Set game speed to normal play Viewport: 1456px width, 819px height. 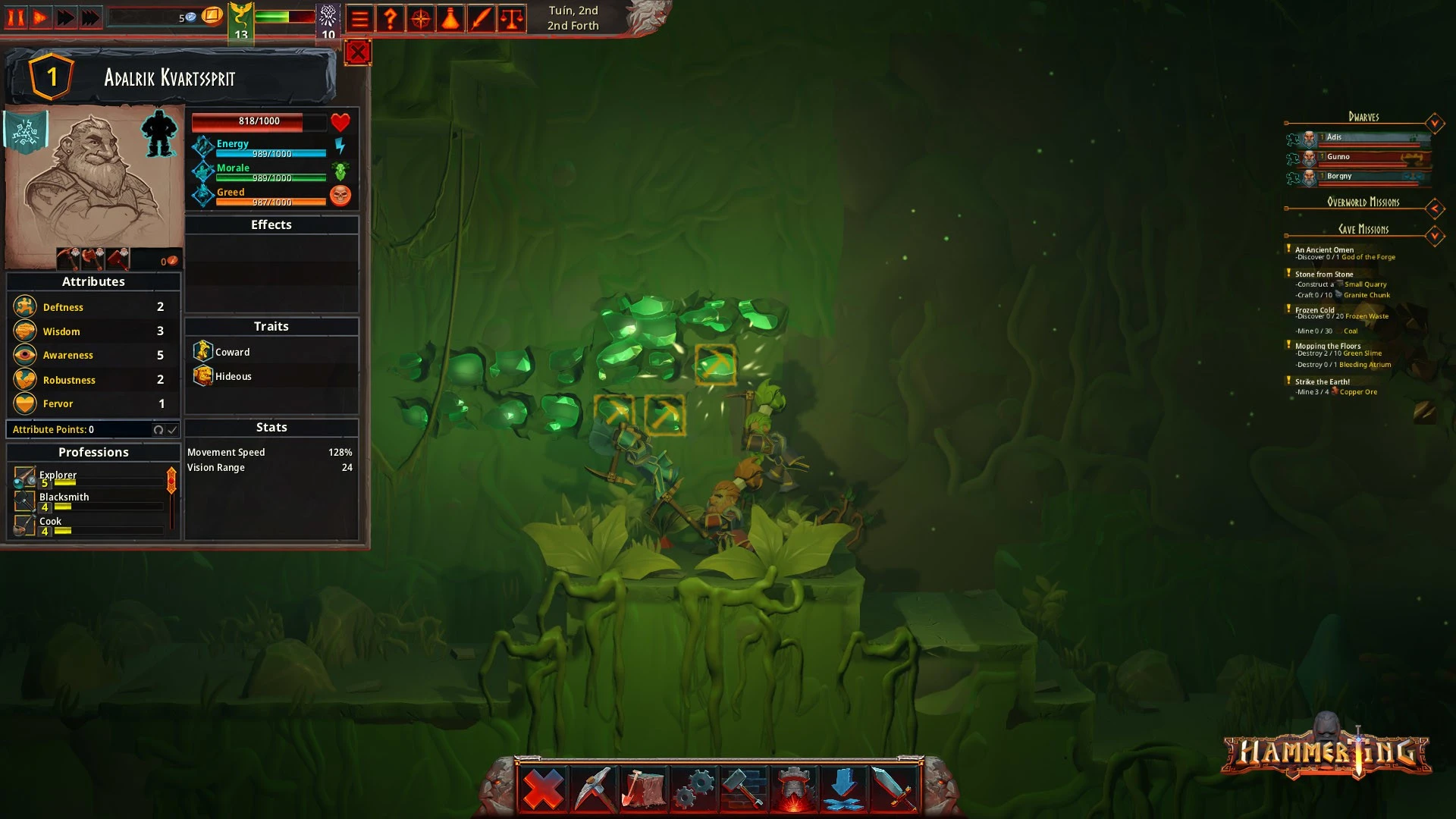(41, 17)
